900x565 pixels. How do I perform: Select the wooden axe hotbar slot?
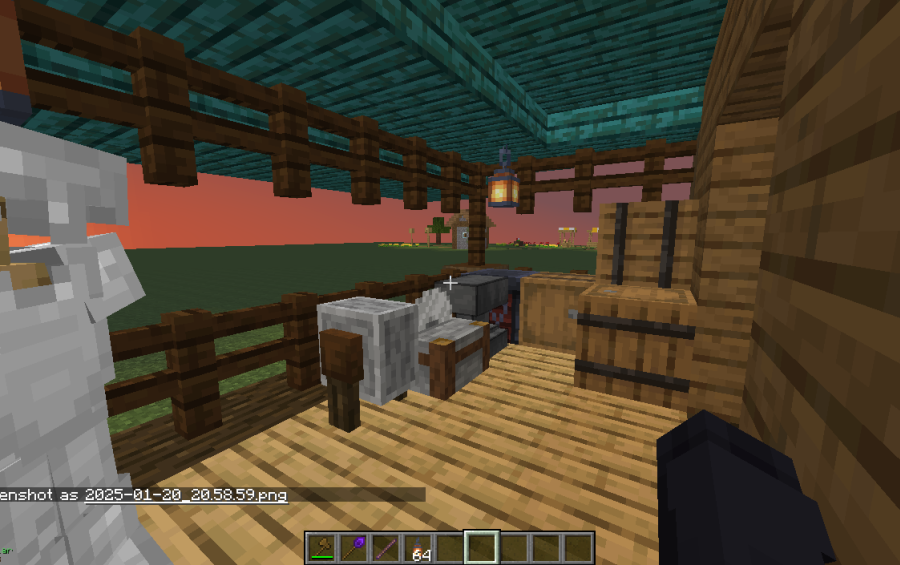(323, 547)
